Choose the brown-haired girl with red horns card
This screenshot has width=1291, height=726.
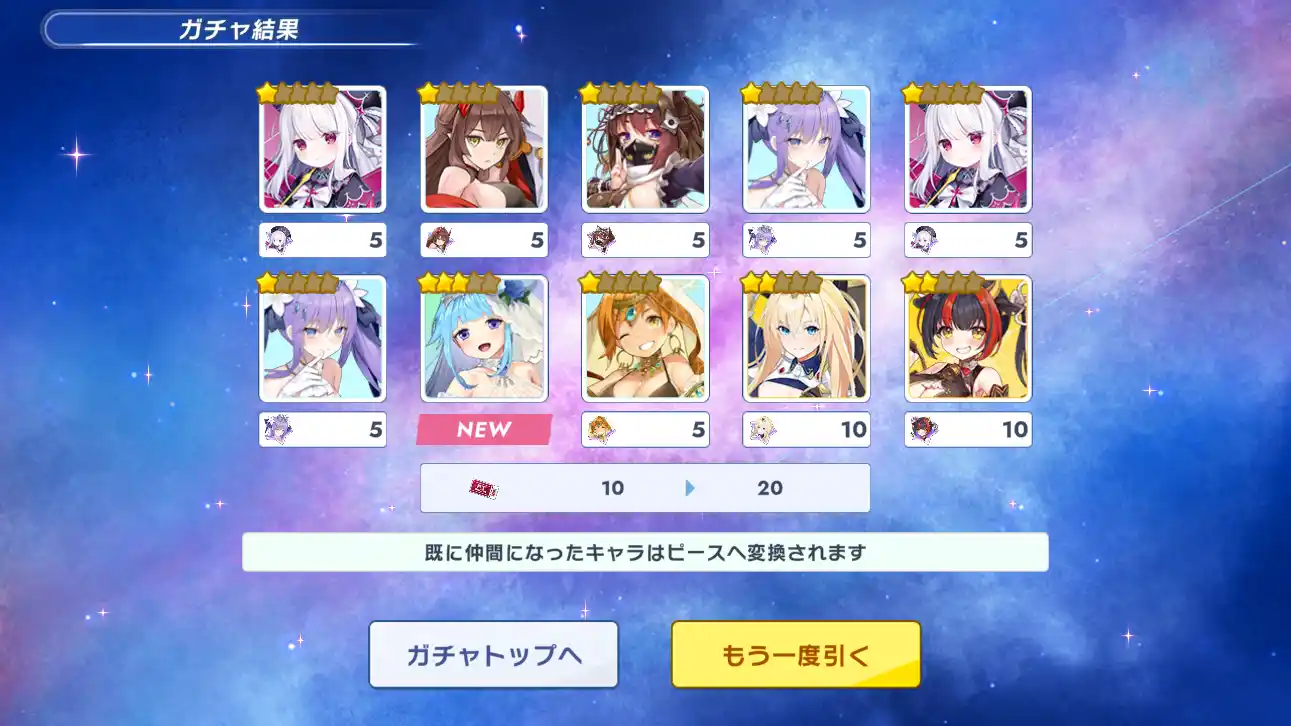[484, 149]
